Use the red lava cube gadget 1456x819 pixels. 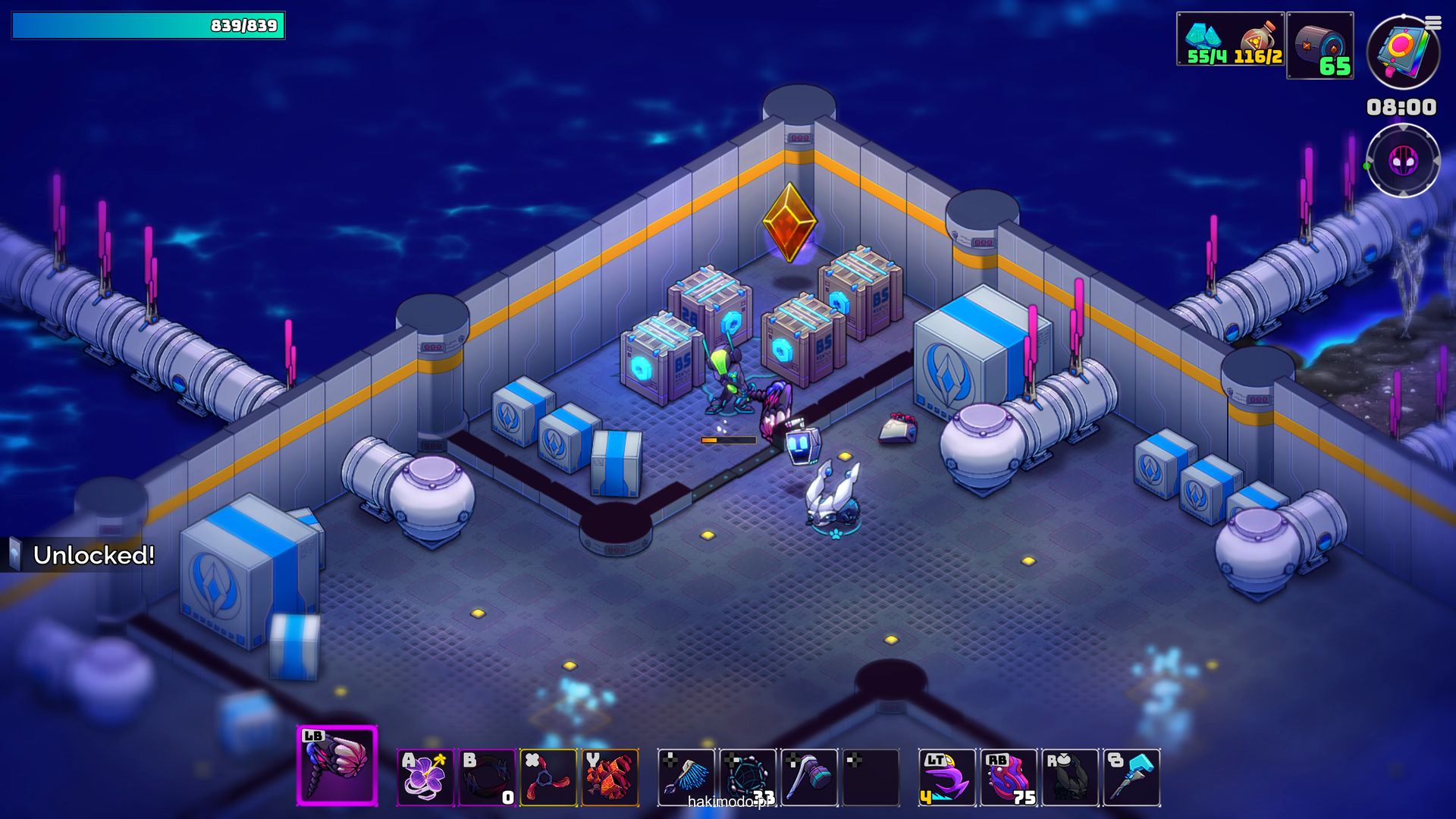(x=610, y=777)
